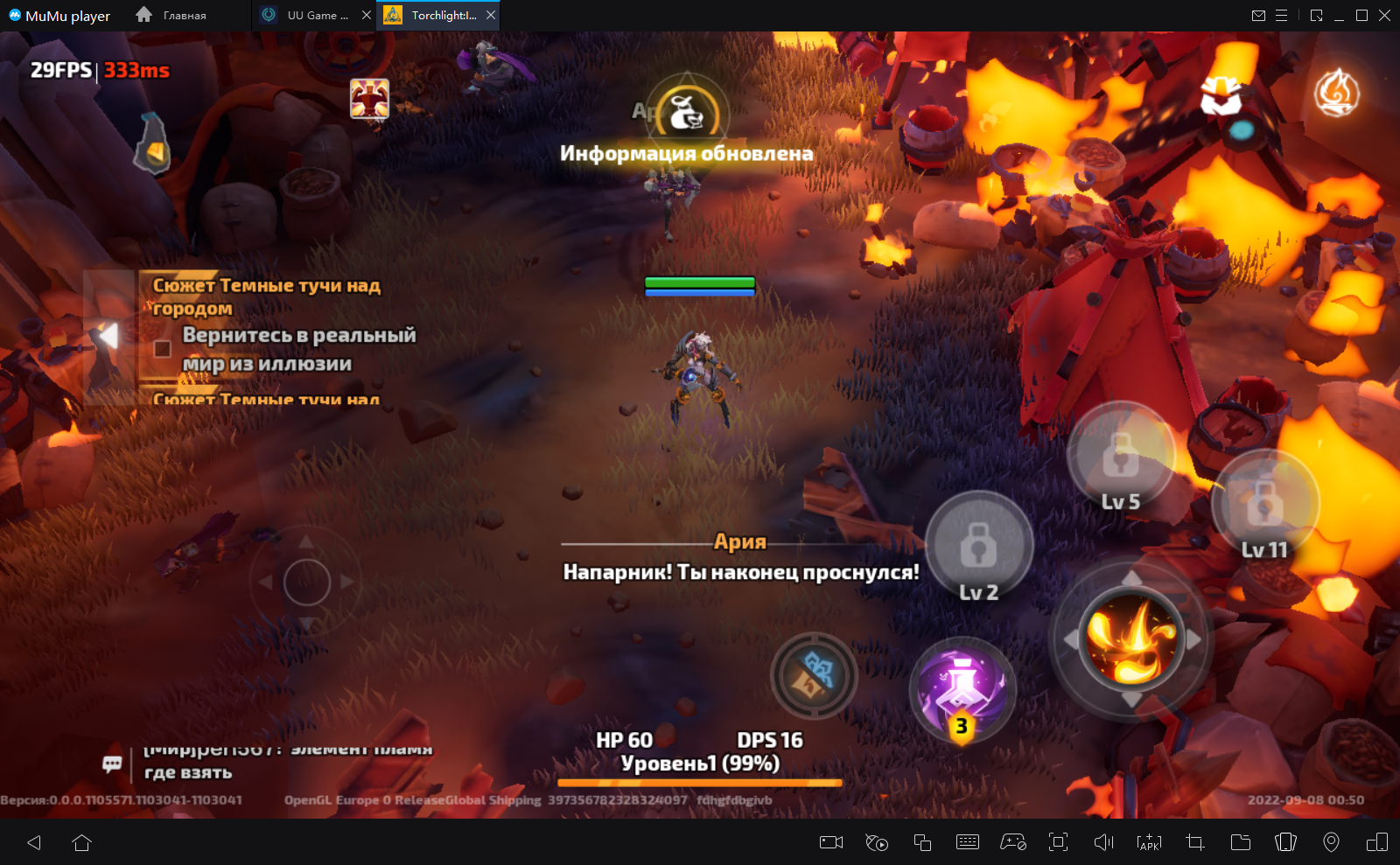Tap the virtual movement joystick
Viewport: 1400px width, 865px height.
306,582
